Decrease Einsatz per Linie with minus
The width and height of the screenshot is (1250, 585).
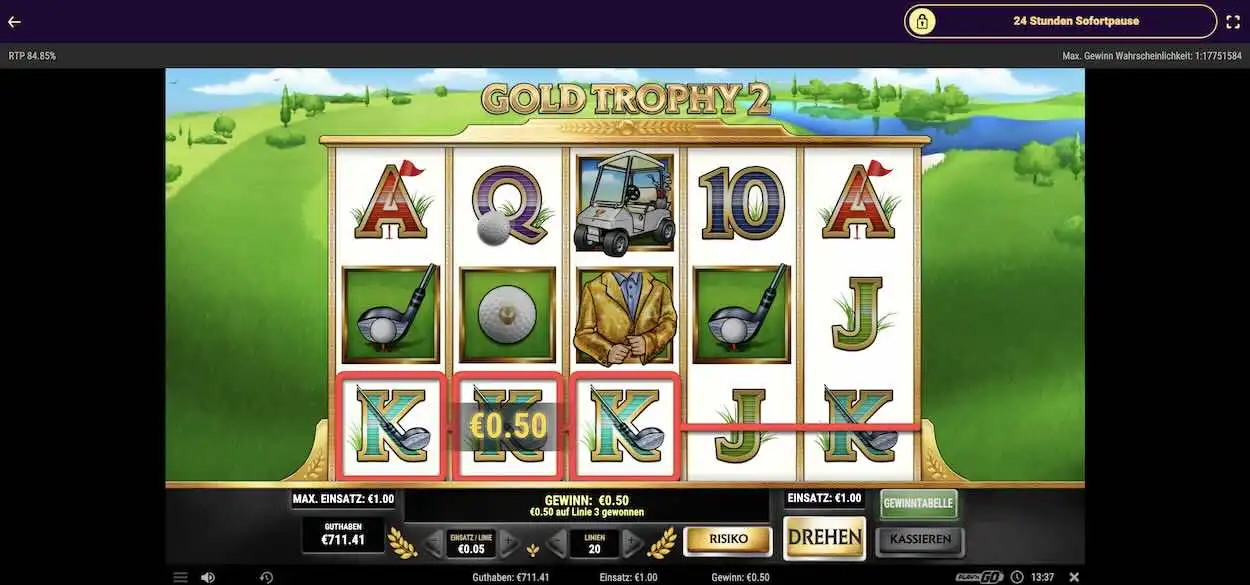click(x=433, y=544)
